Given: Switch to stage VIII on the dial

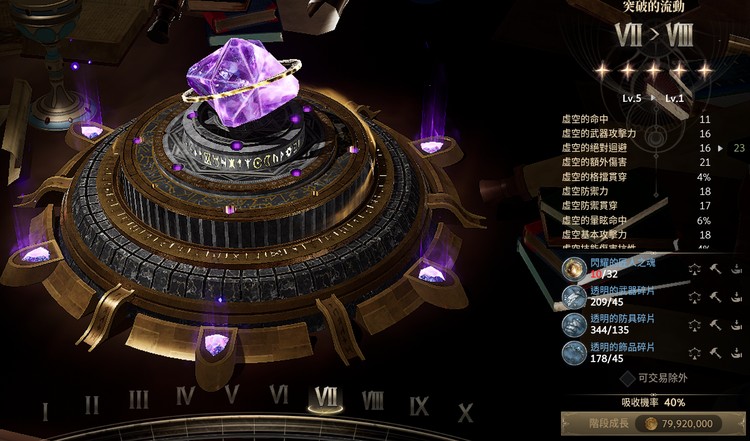Looking at the screenshot, I should coord(372,400).
